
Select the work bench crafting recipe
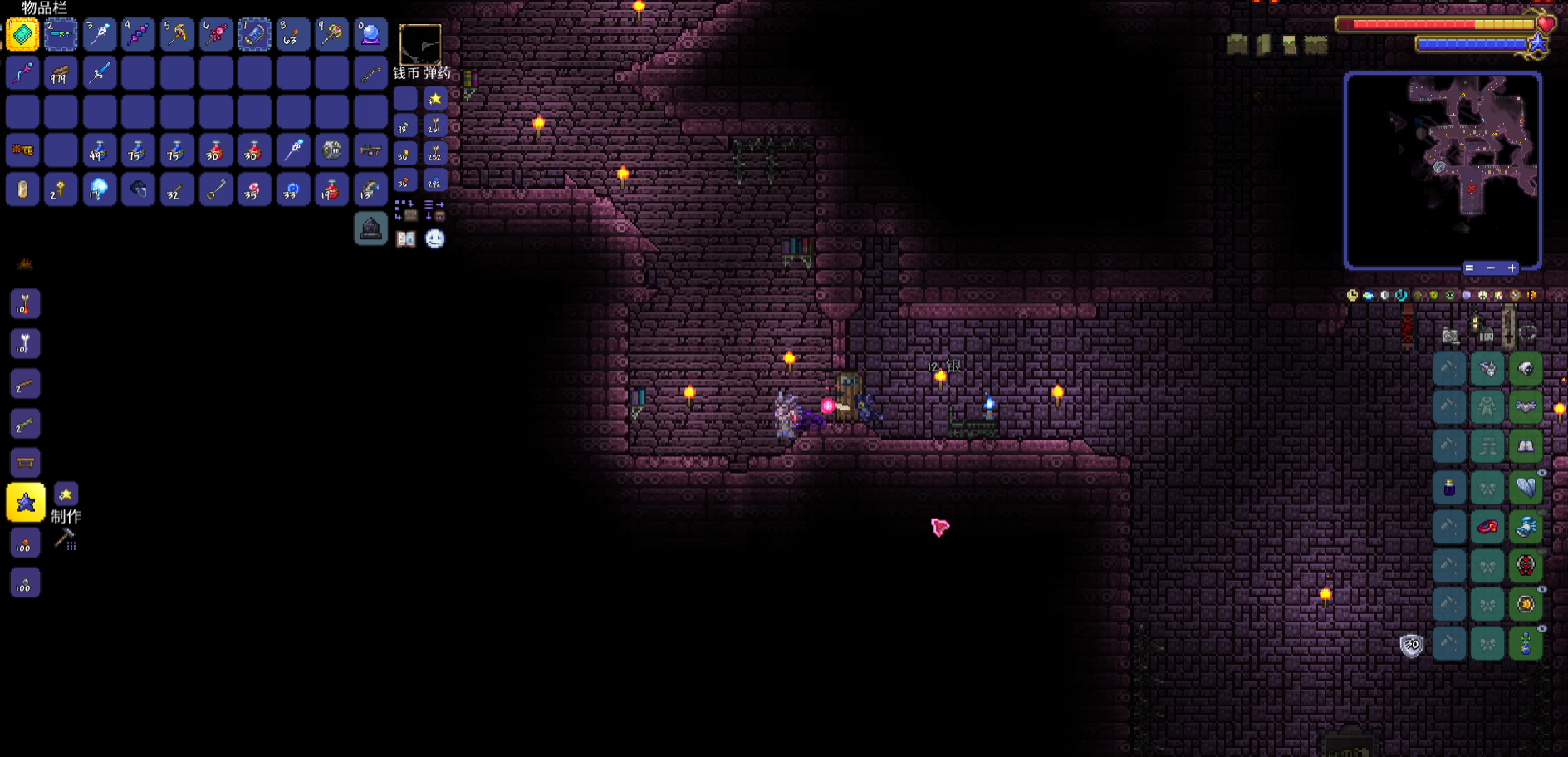(25, 463)
